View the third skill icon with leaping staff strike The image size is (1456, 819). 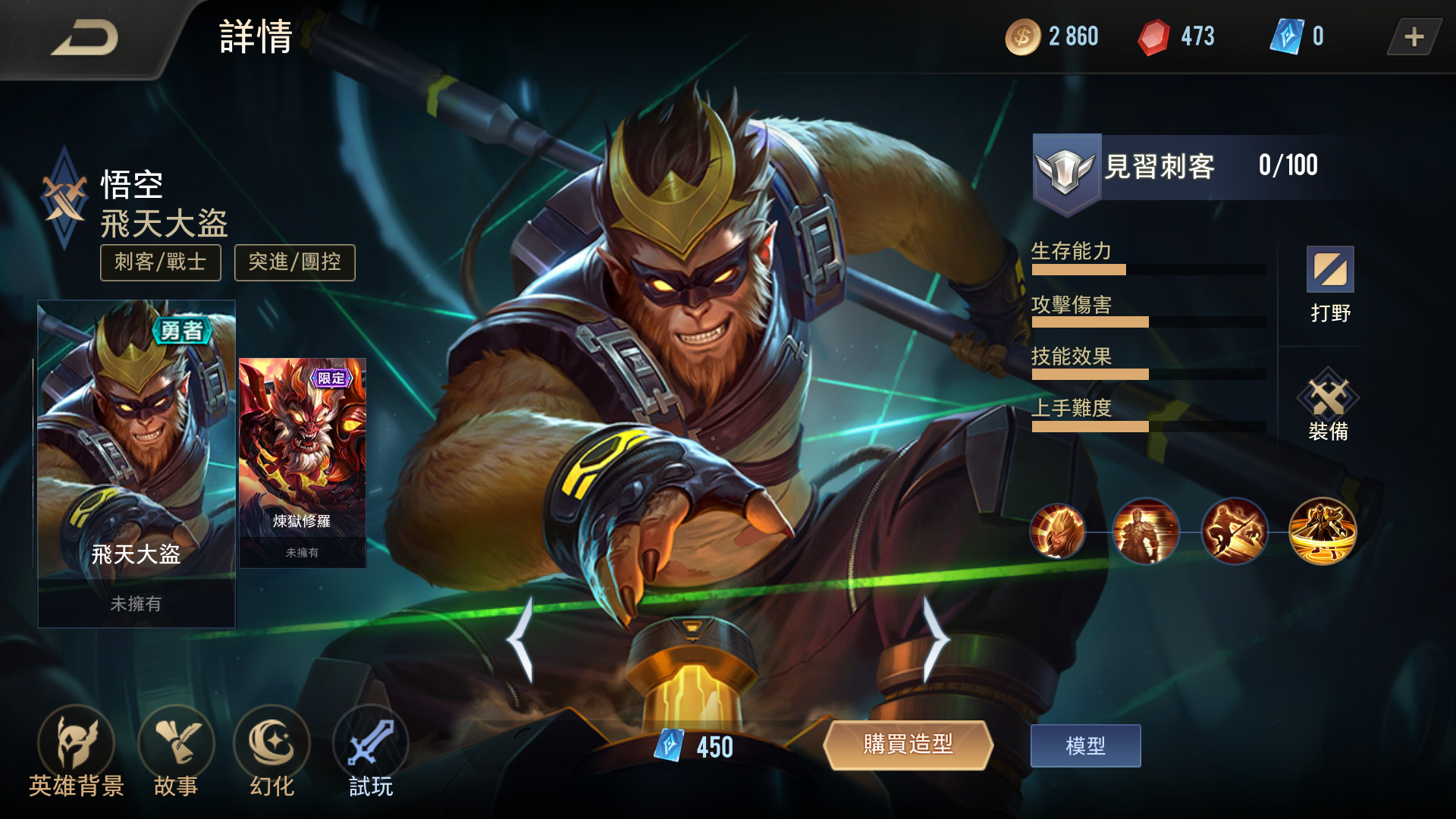[1234, 532]
